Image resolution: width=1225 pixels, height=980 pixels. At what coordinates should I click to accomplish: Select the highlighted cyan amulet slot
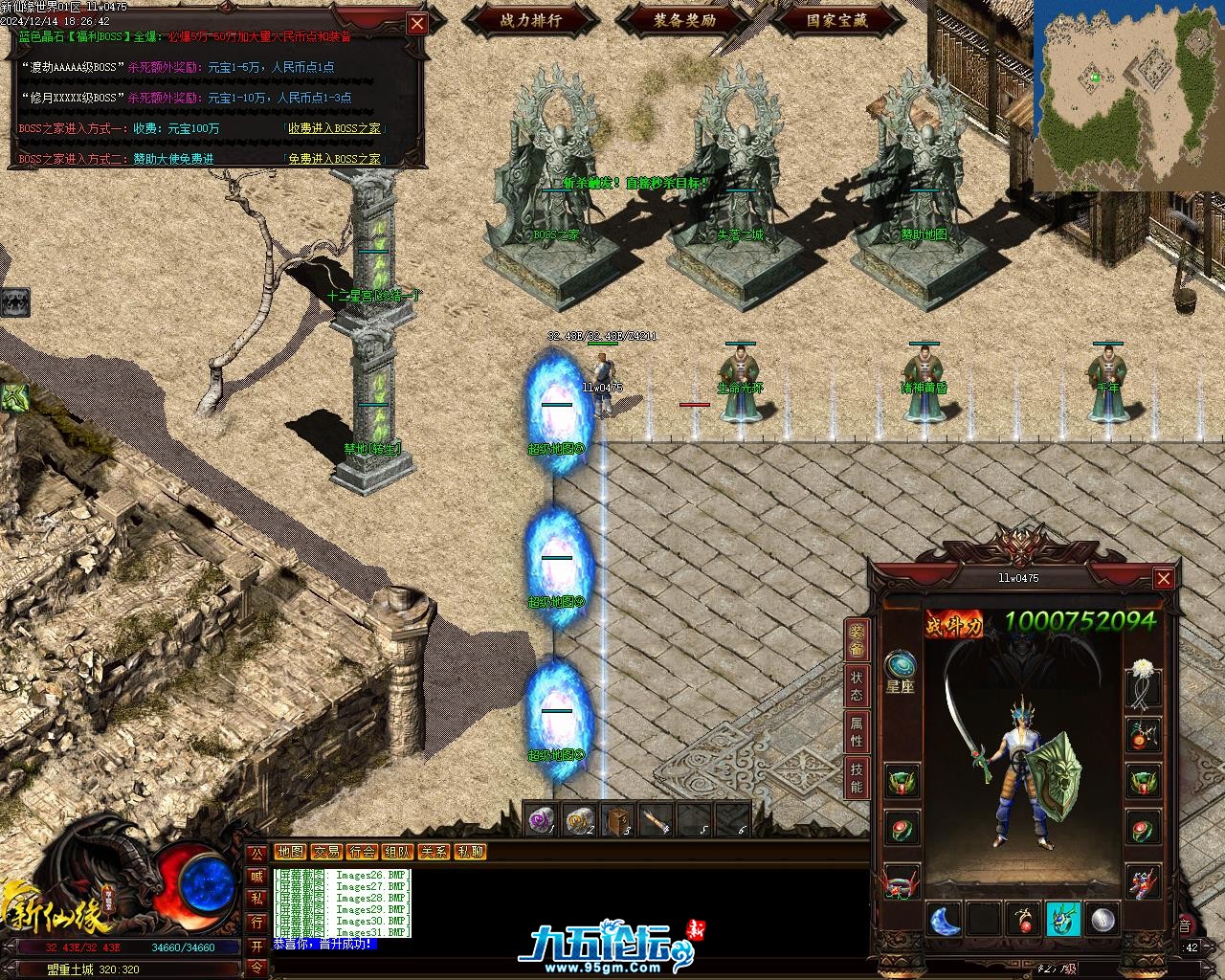click(1062, 920)
